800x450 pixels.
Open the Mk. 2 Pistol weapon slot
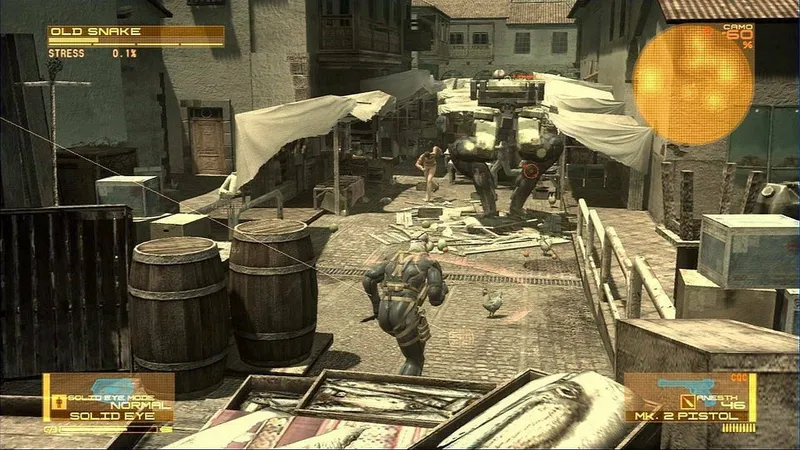(x=690, y=397)
